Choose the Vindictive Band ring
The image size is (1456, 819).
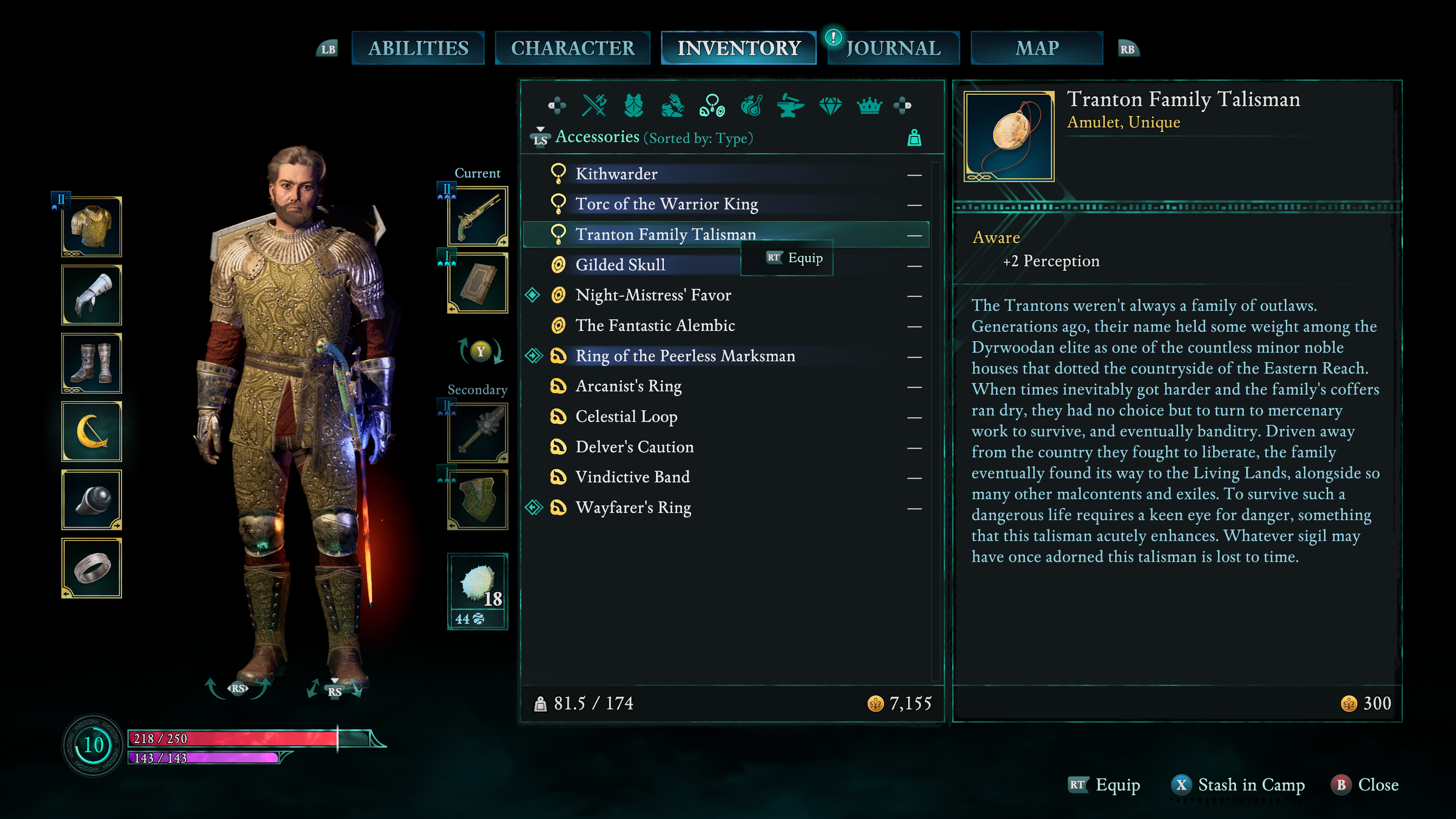[x=632, y=477]
